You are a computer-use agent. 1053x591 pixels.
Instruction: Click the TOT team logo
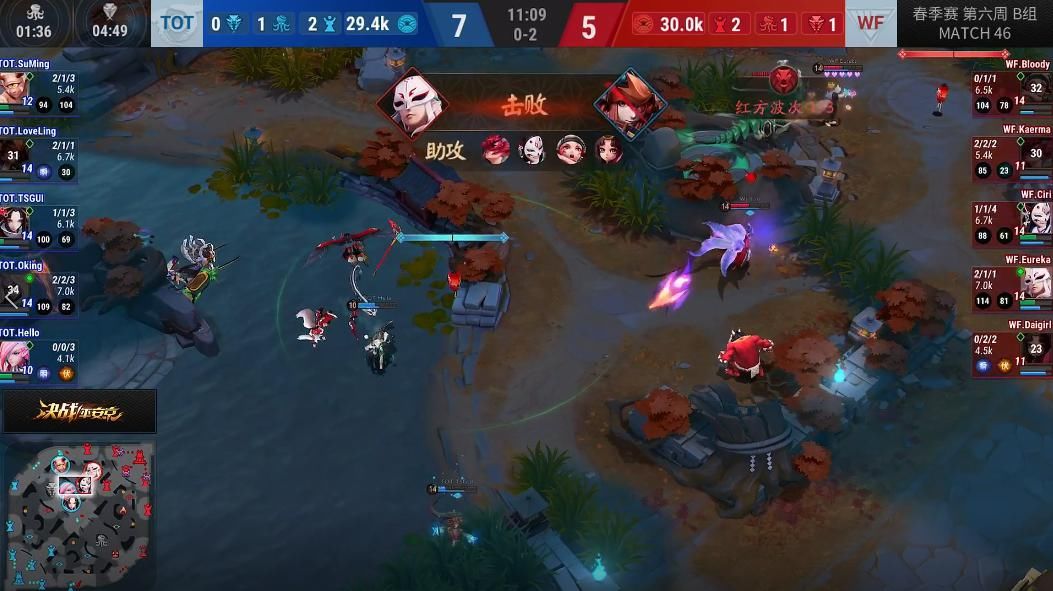[x=177, y=23]
